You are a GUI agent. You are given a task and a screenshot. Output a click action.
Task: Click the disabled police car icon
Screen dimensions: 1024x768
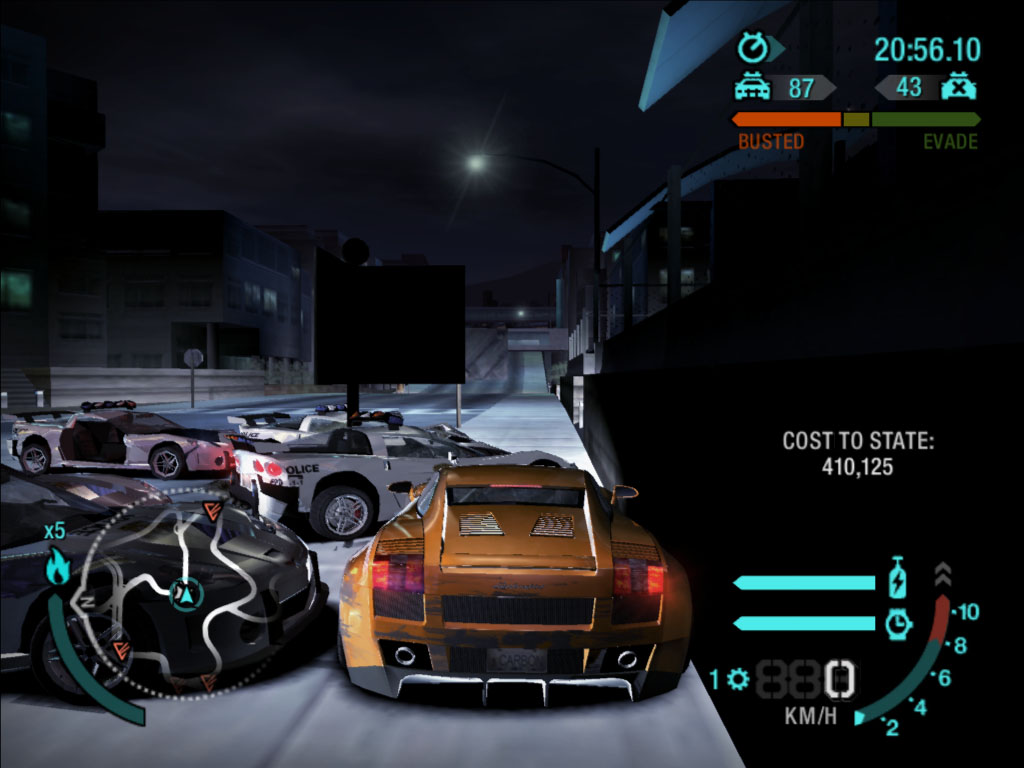pos(958,87)
